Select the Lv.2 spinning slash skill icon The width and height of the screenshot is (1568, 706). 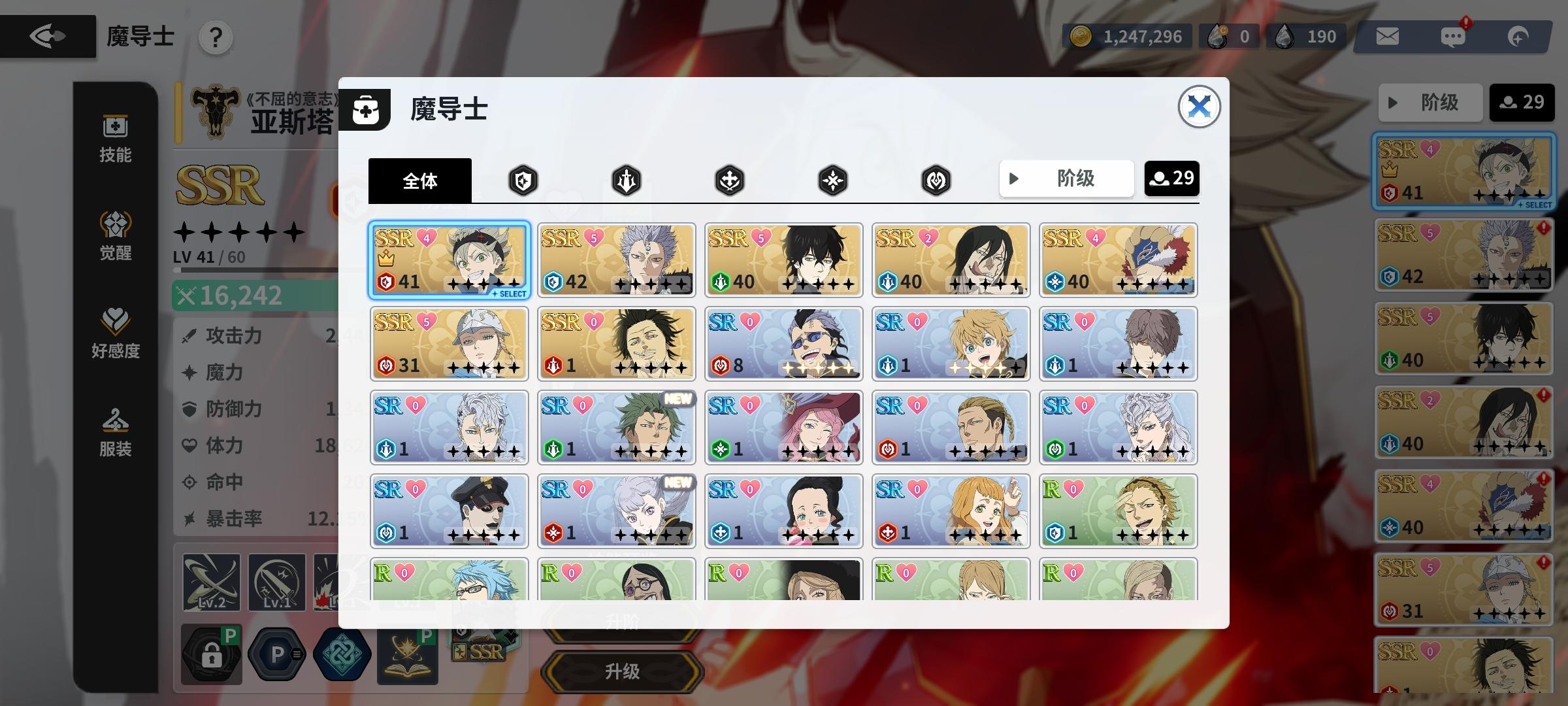pyautogui.click(x=210, y=580)
